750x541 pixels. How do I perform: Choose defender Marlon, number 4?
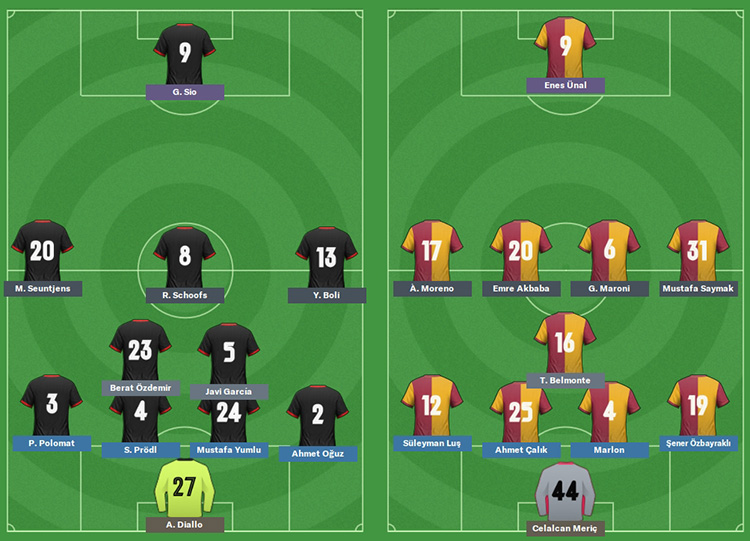pyautogui.click(x=609, y=410)
